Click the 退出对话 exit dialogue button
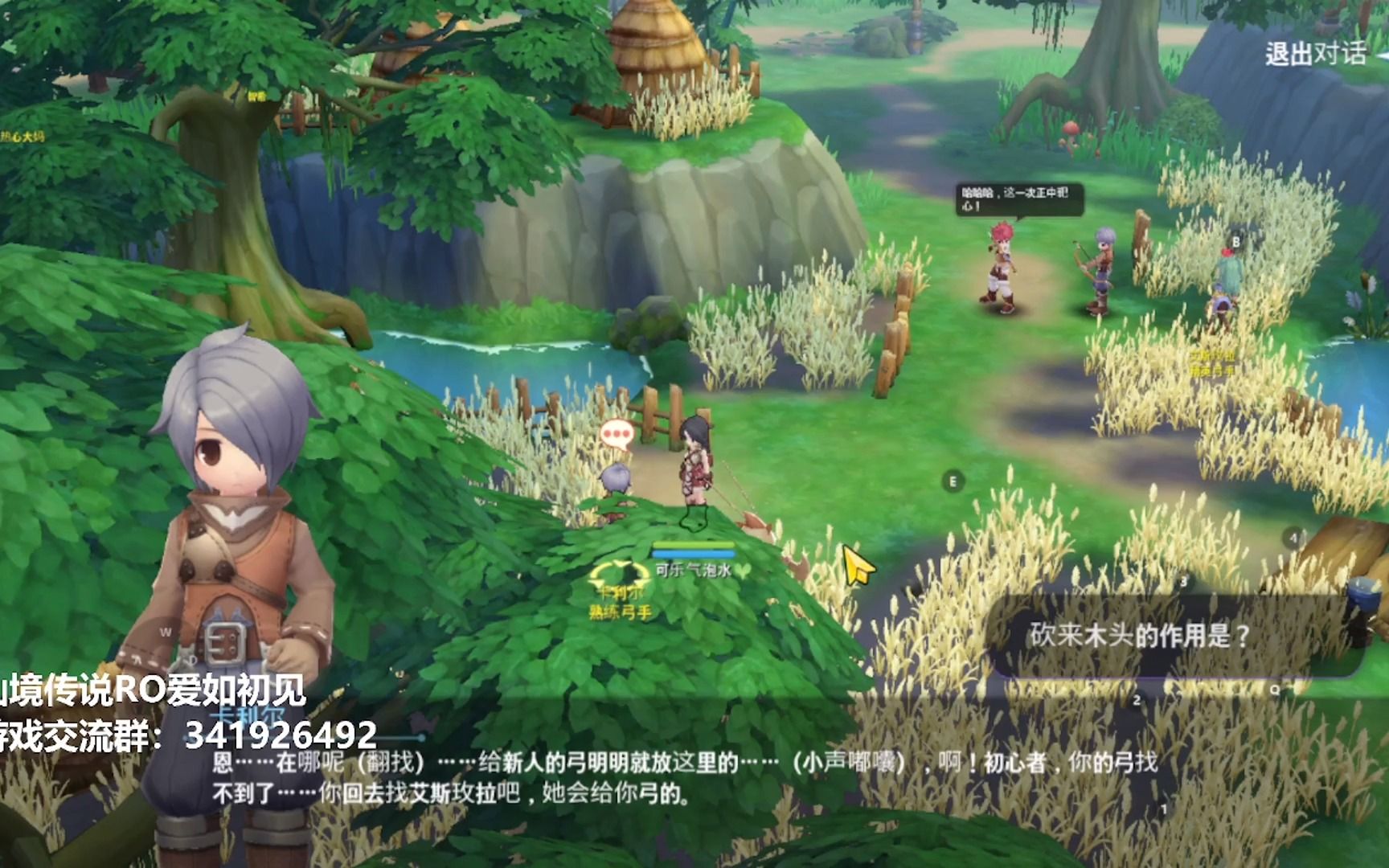Viewport: 1389px width, 868px height. tap(1317, 54)
